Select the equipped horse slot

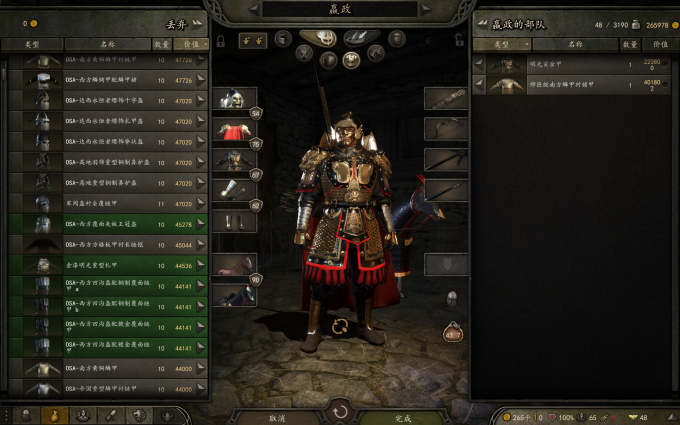(x=232, y=267)
